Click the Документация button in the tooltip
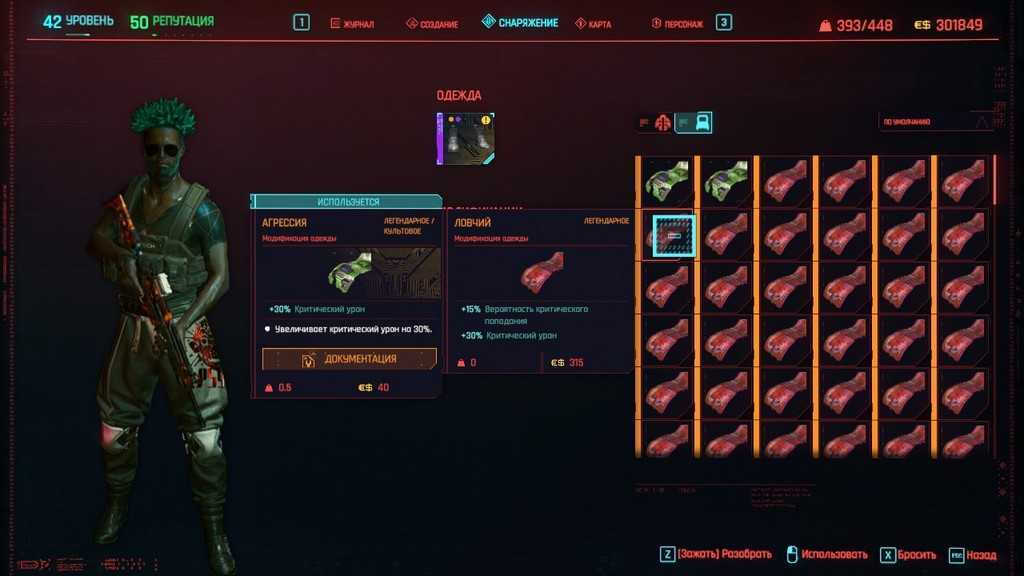1024x576 pixels. pos(349,359)
